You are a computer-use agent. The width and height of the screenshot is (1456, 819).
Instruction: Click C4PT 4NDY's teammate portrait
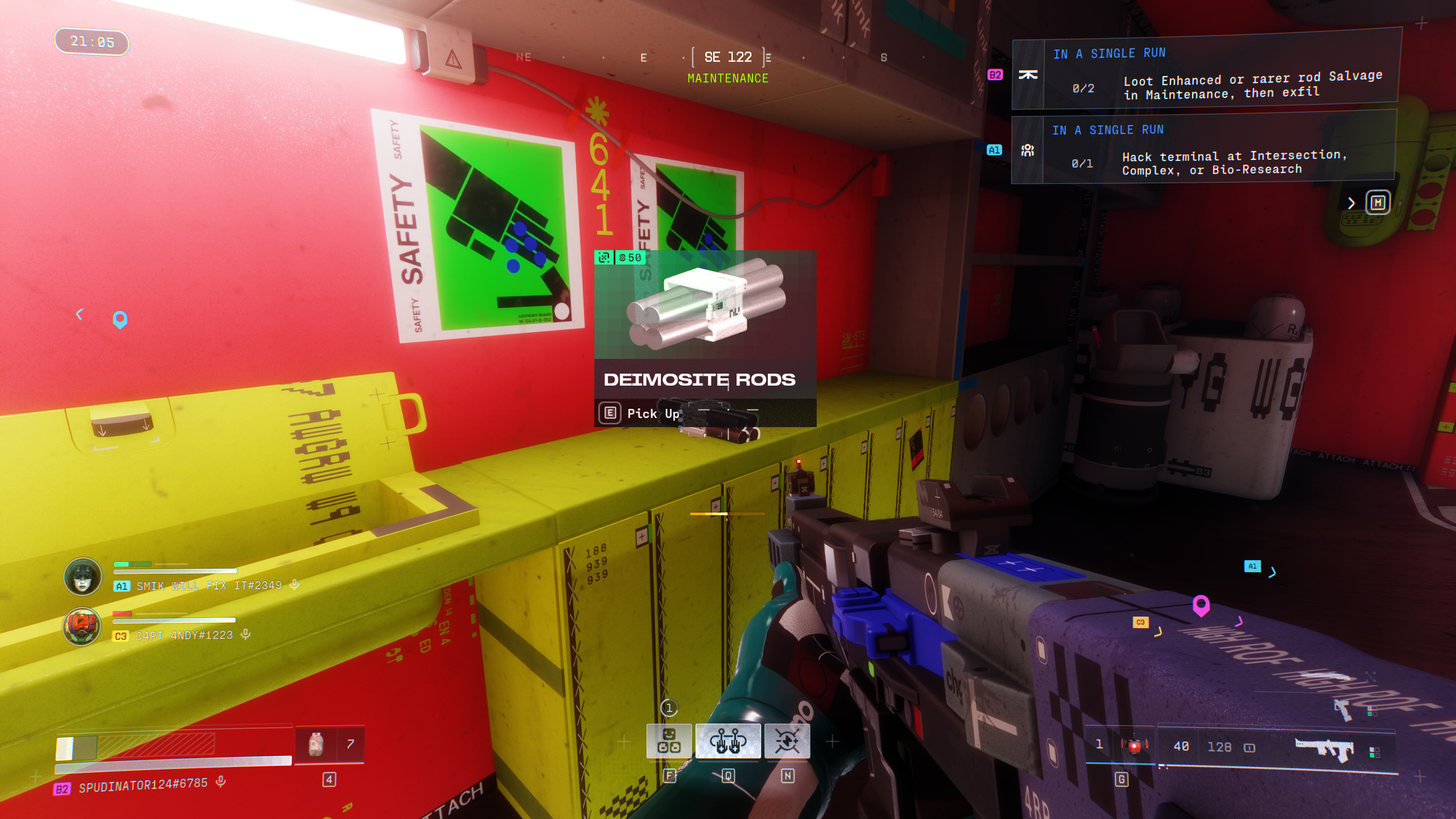83,626
